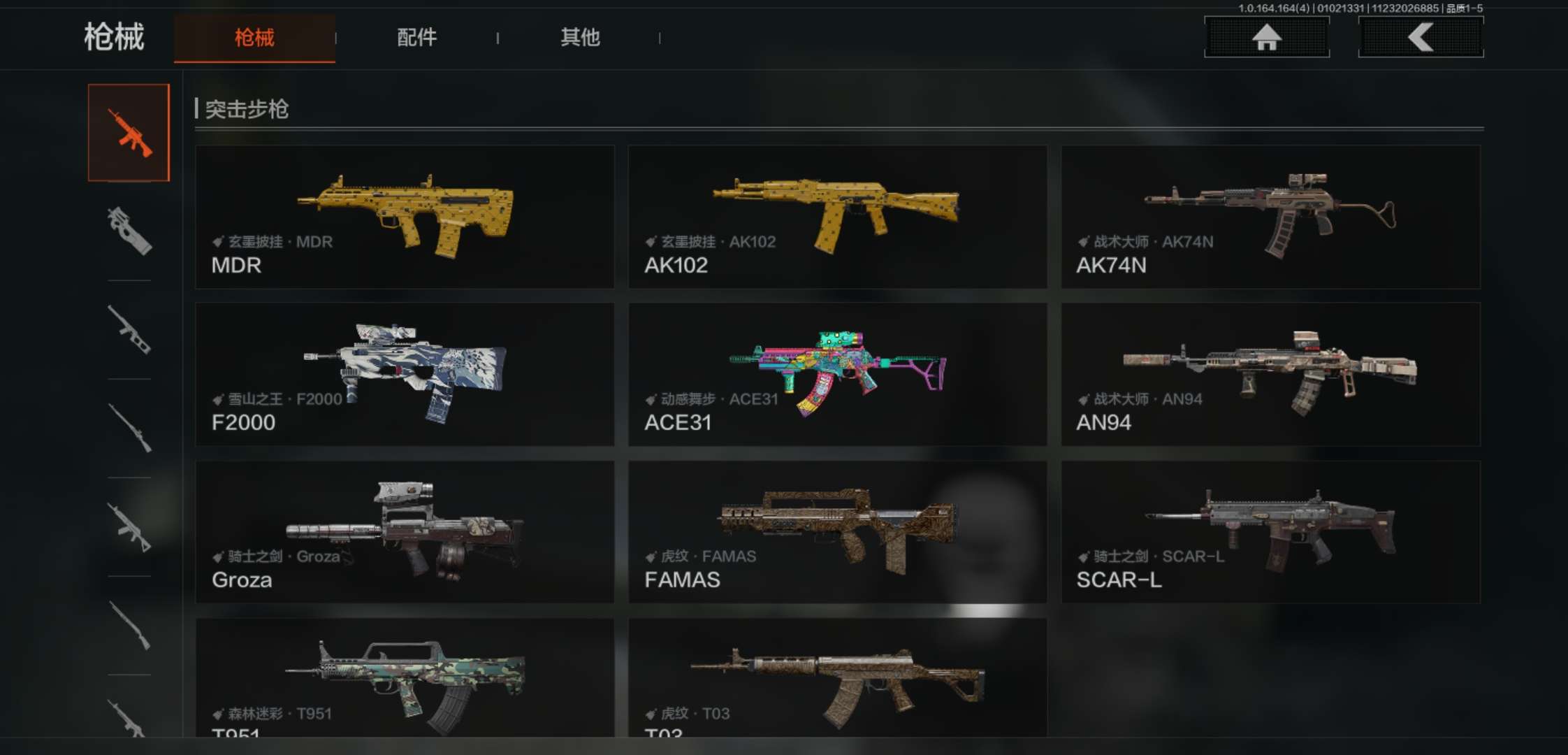Switch to the 配件 tab

pos(417,38)
